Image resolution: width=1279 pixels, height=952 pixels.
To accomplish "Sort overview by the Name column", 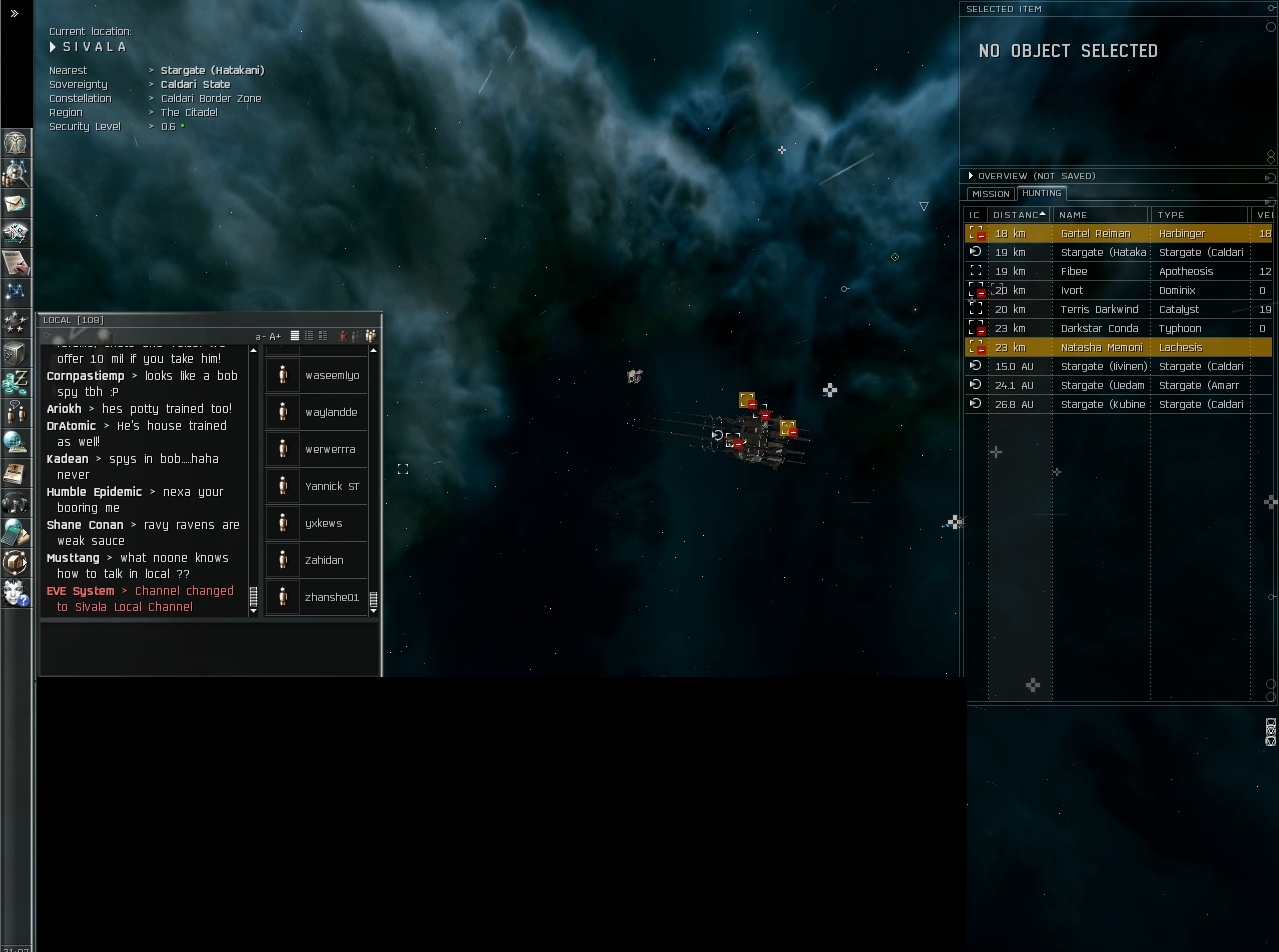I will pyautogui.click(x=1100, y=215).
